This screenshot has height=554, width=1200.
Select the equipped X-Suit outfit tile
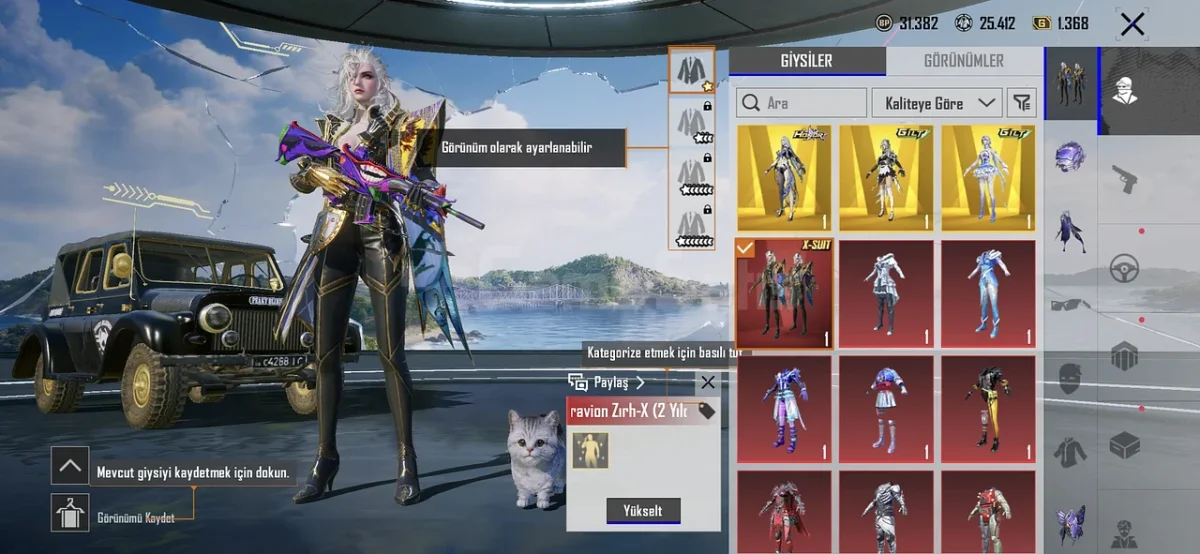point(784,294)
